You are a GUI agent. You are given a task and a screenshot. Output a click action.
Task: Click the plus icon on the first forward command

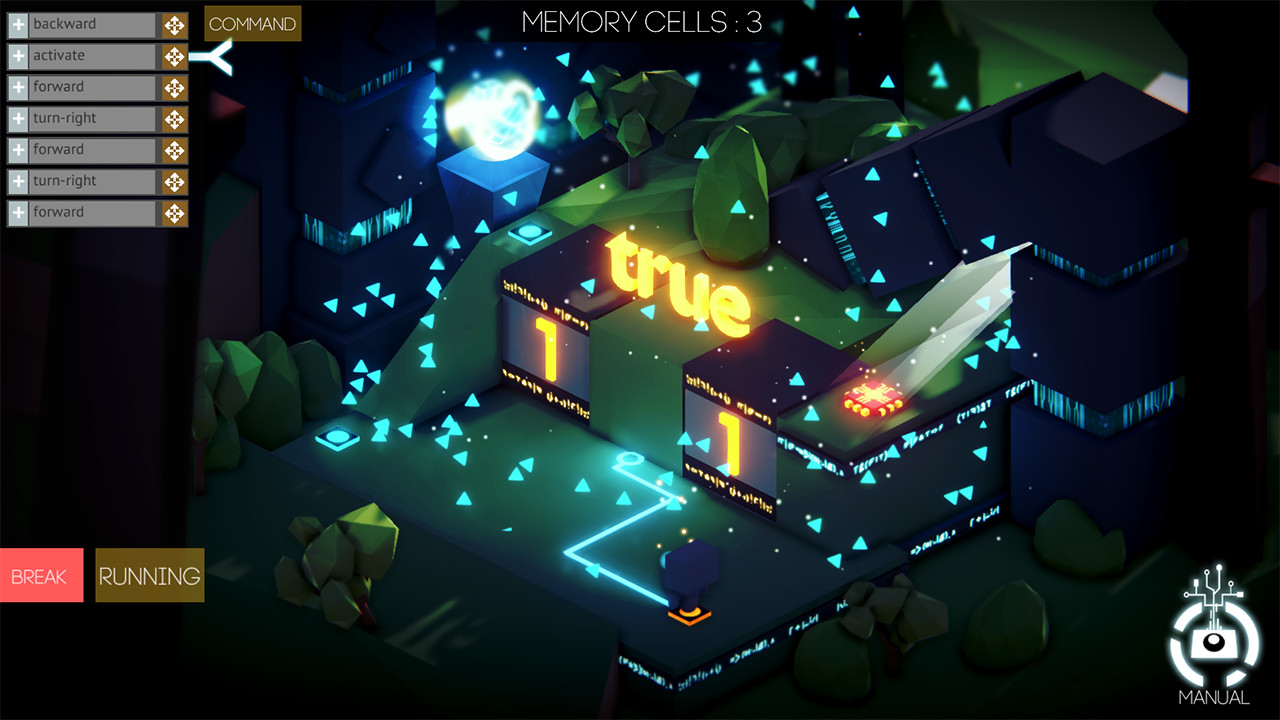[x=16, y=87]
